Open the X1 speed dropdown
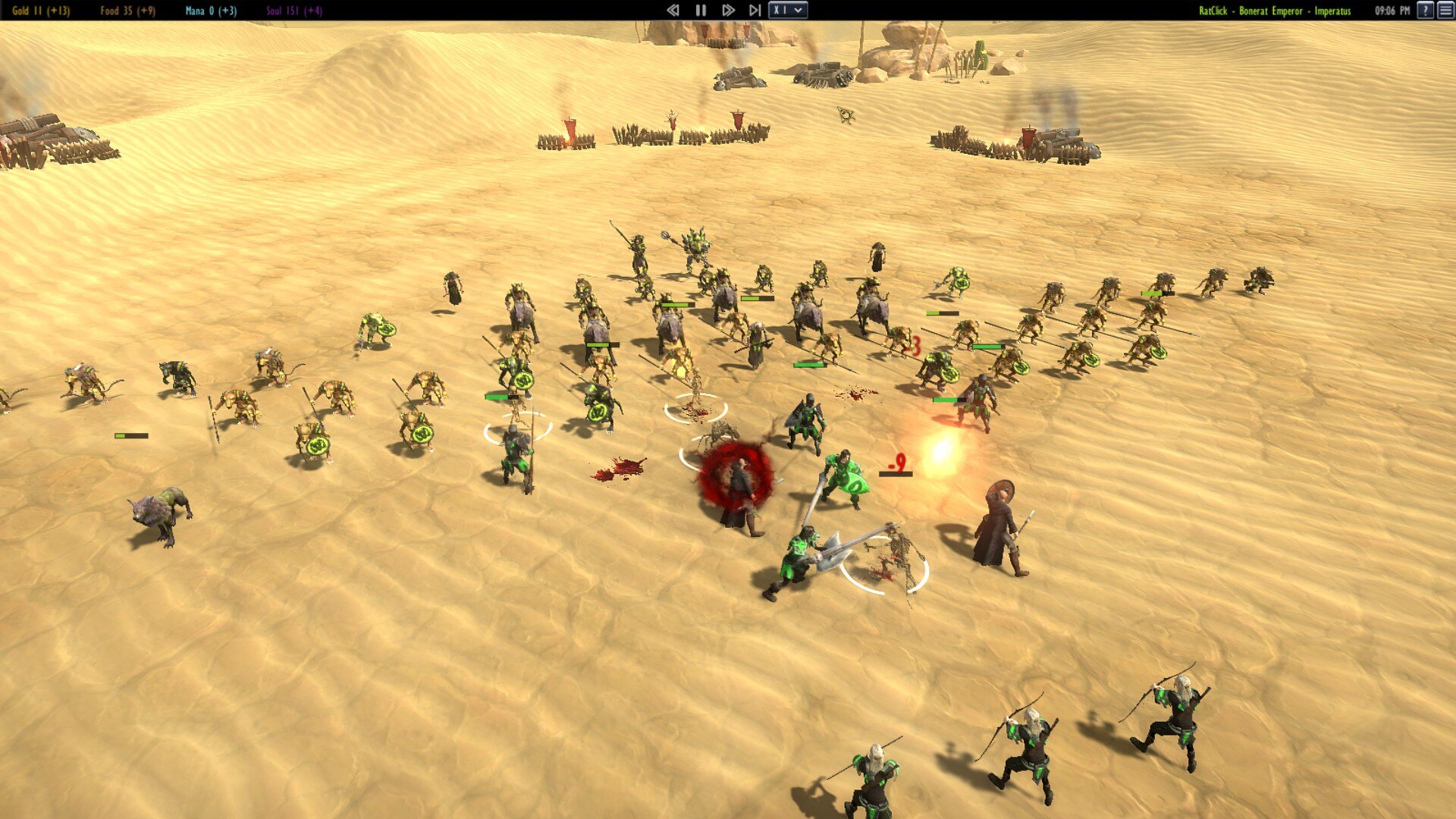 (x=788, y=11)
